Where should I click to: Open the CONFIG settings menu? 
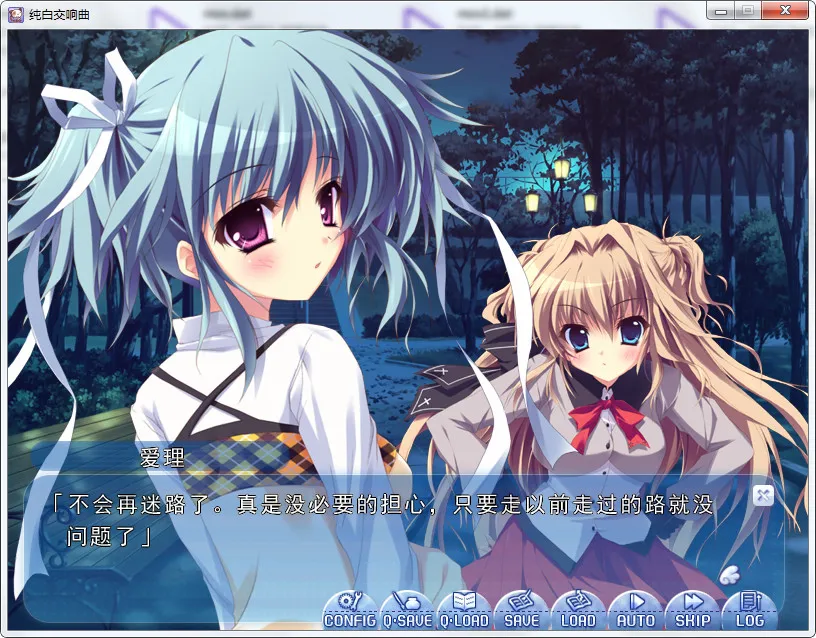point(350,609)
